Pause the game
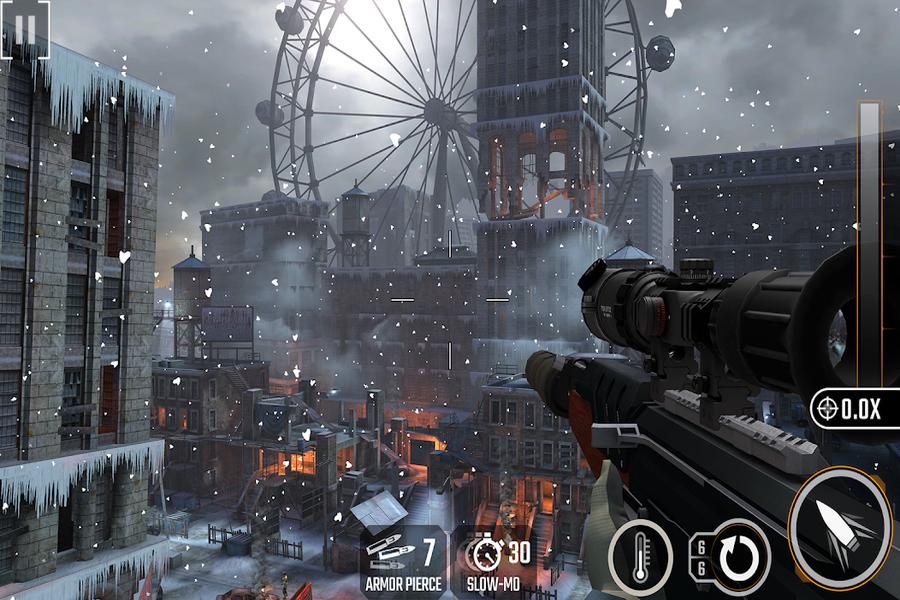 point(23,30)
